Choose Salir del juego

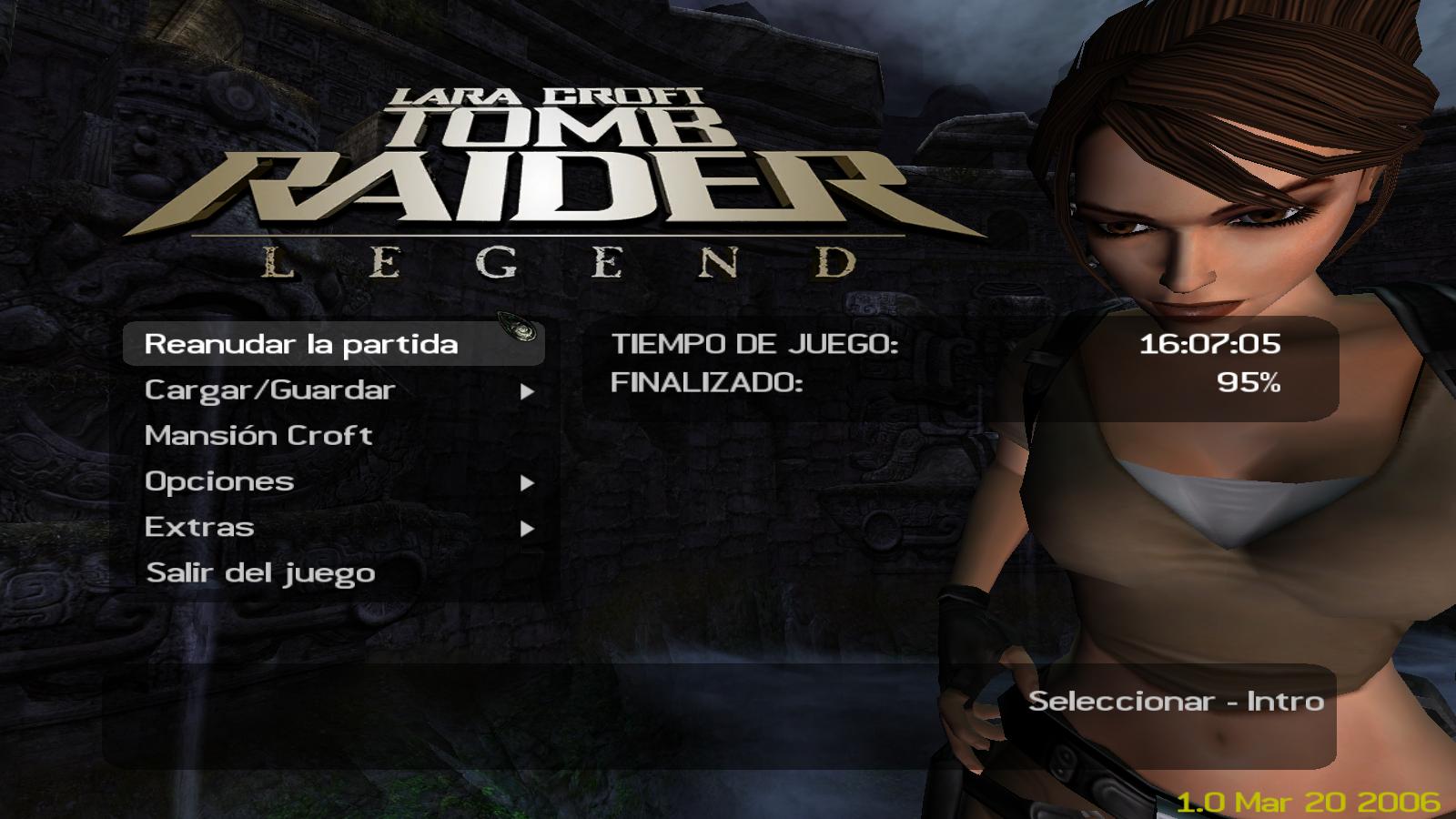coord(260,573)
